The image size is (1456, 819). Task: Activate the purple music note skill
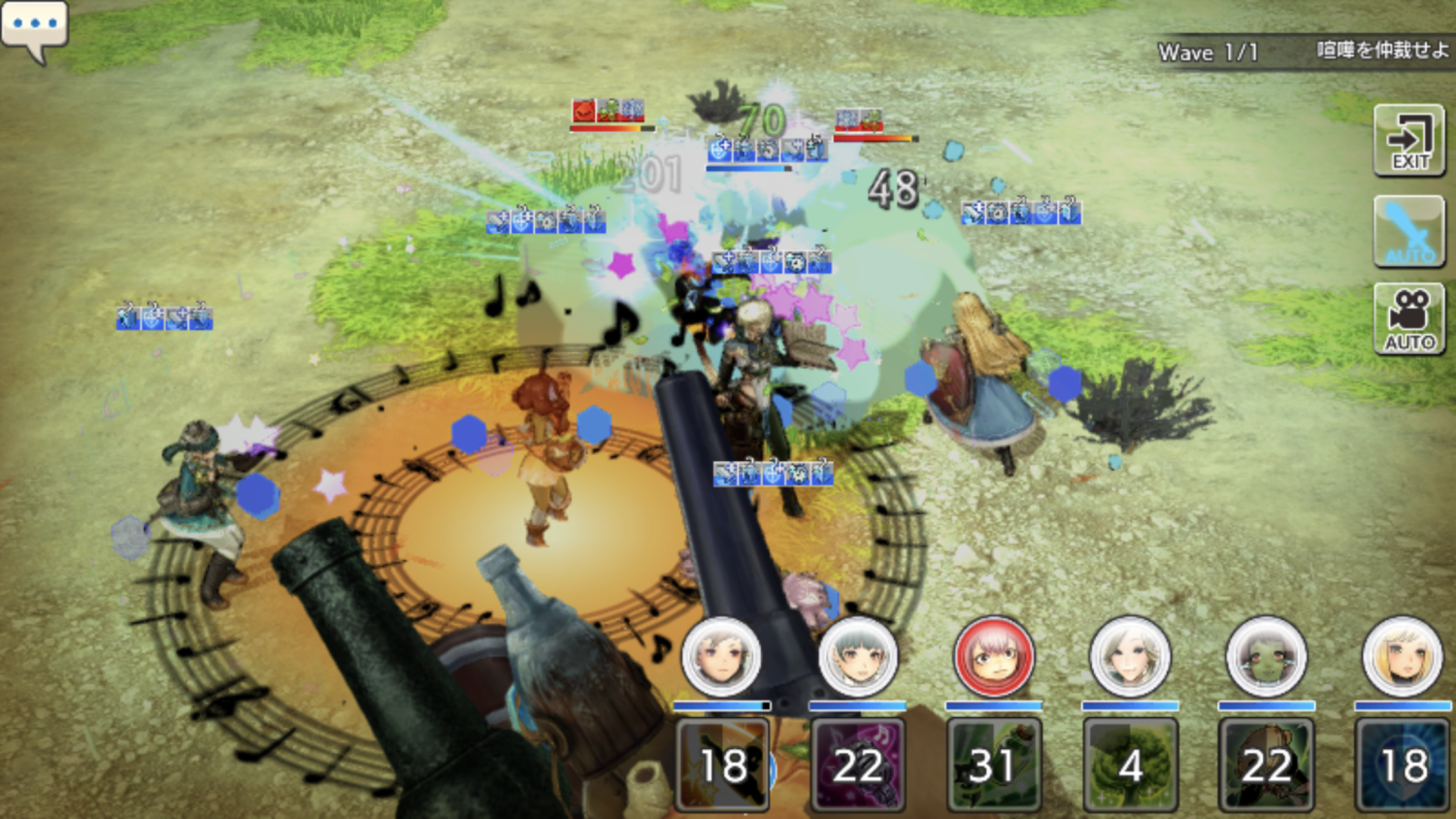pos(857,765)
